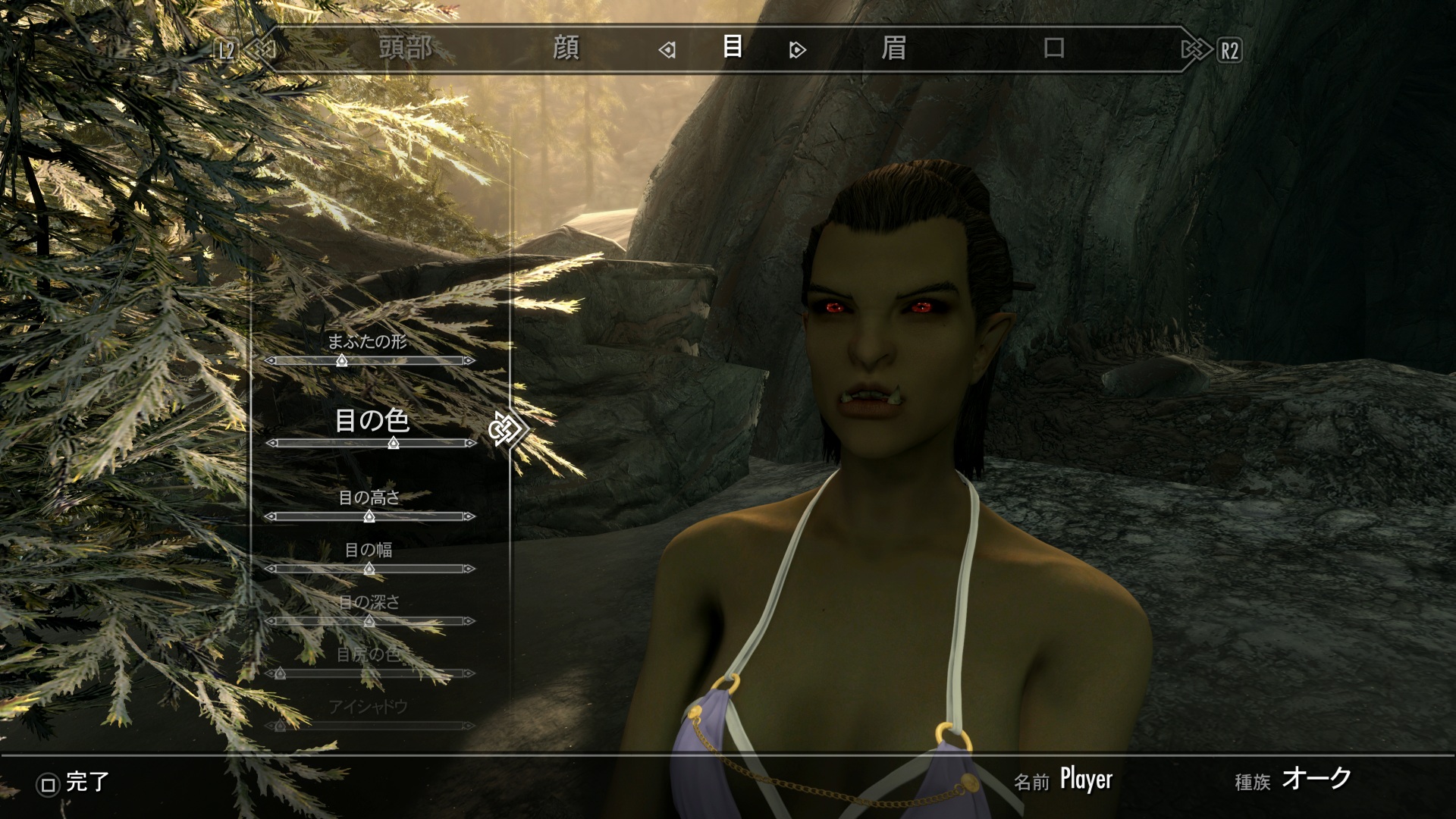This screenshot has width=1456, height=819.
Task: Click the right arrow beside the 目 tab
Action: tap(797, 50)
